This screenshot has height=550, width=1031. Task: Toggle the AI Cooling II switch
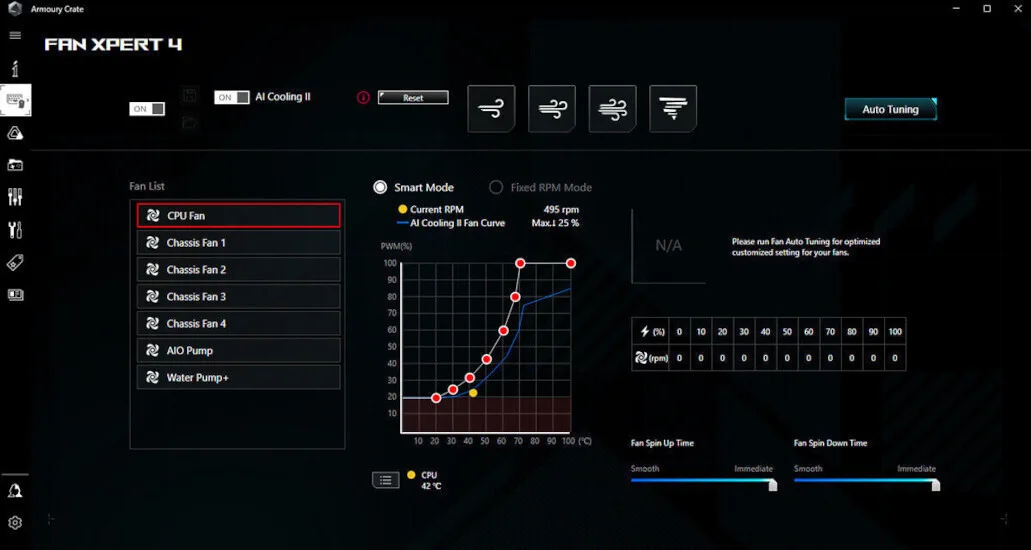click(232, 97)
